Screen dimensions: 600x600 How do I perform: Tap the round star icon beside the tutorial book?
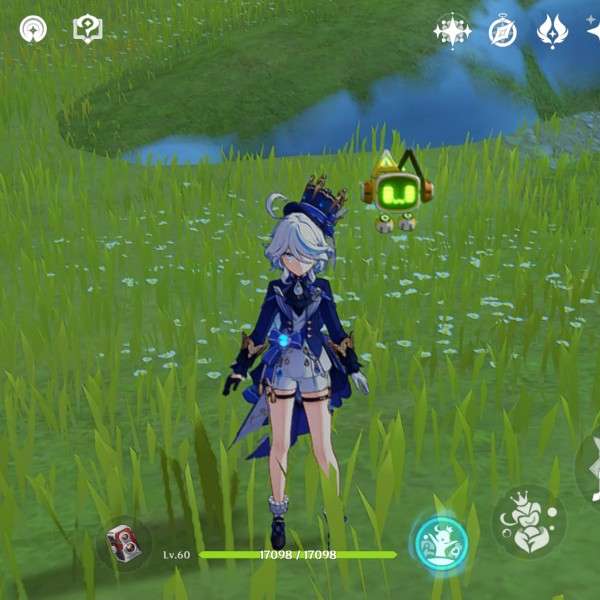(x=34, y=29)
